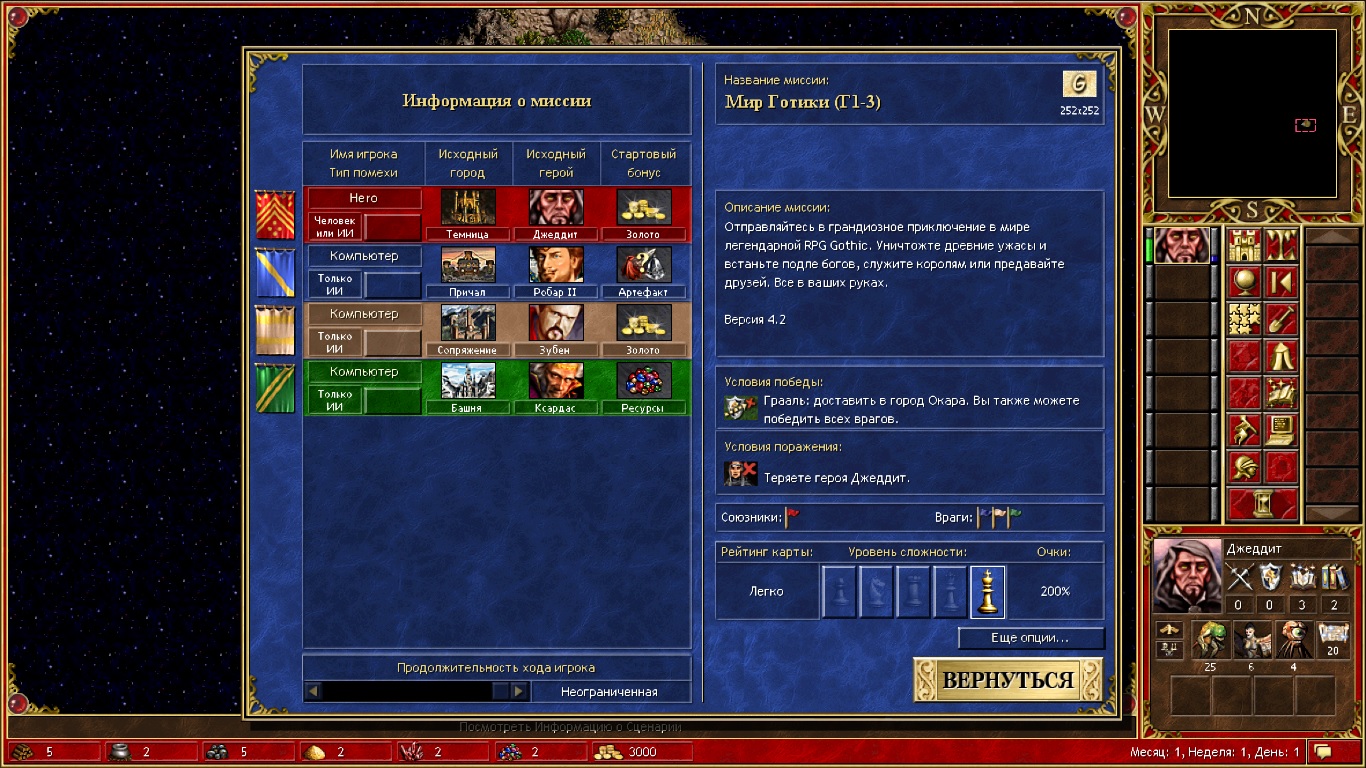Choose the pawn chess piece difficulty

(839, 591)
